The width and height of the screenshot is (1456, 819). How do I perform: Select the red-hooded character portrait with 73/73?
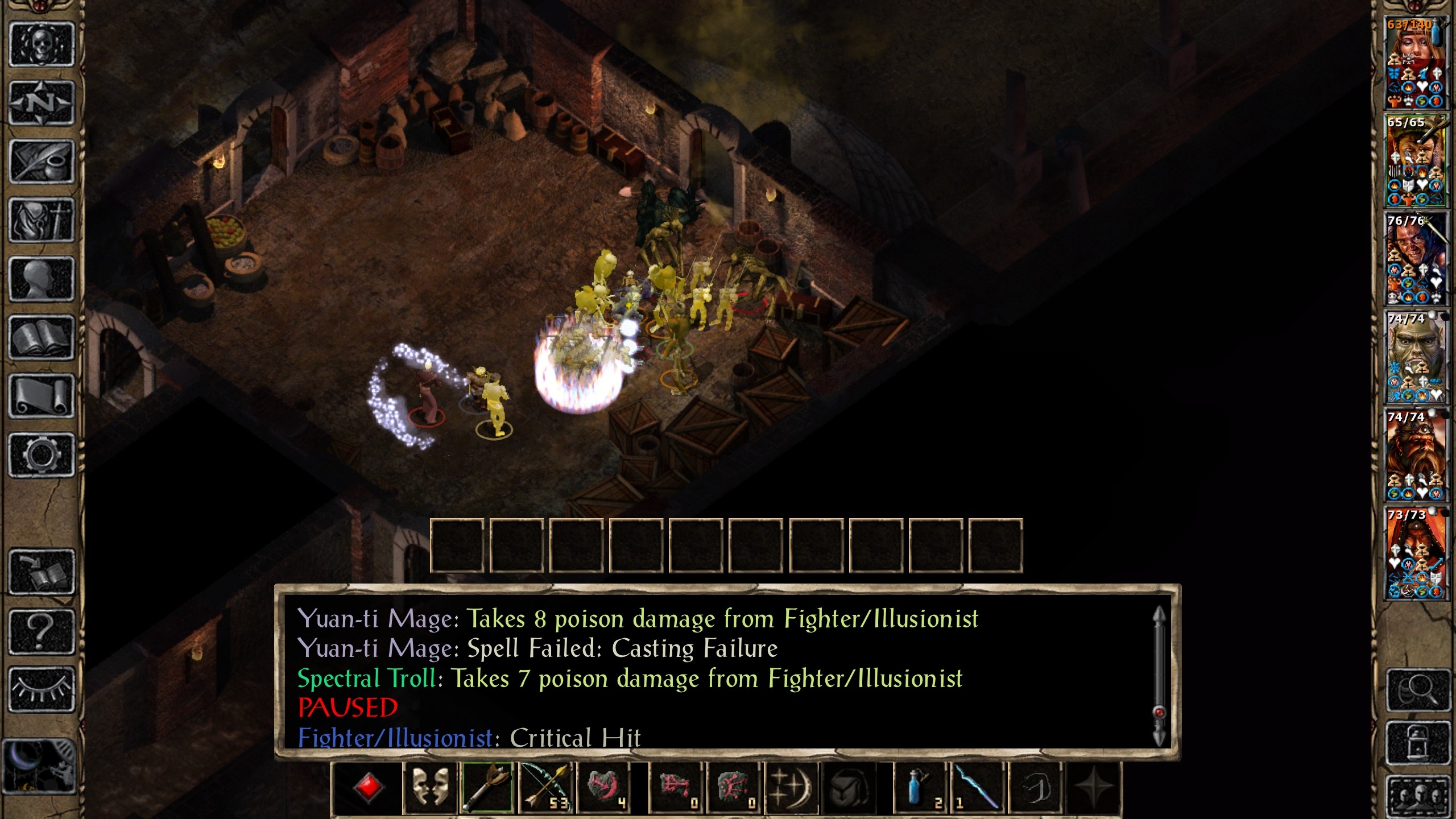1414,553
